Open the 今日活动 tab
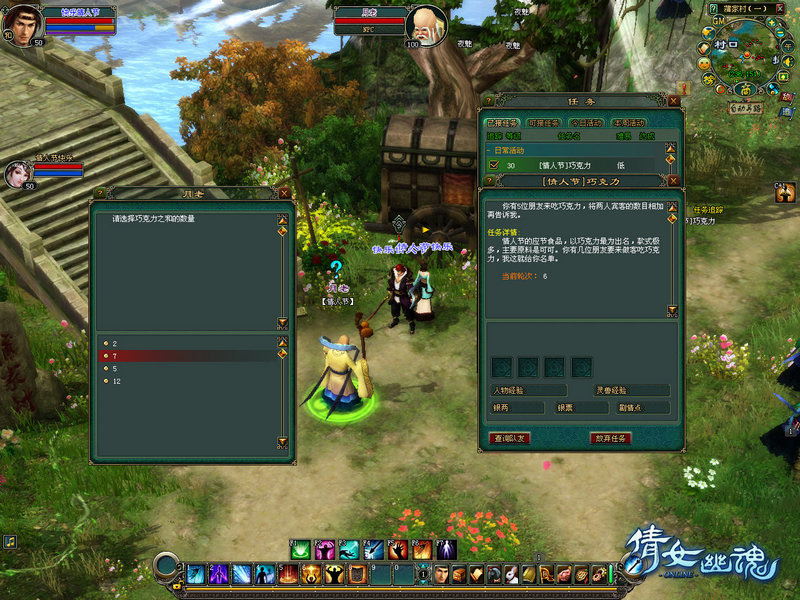Screen dimensions: 800x600 tap(585, 123)
